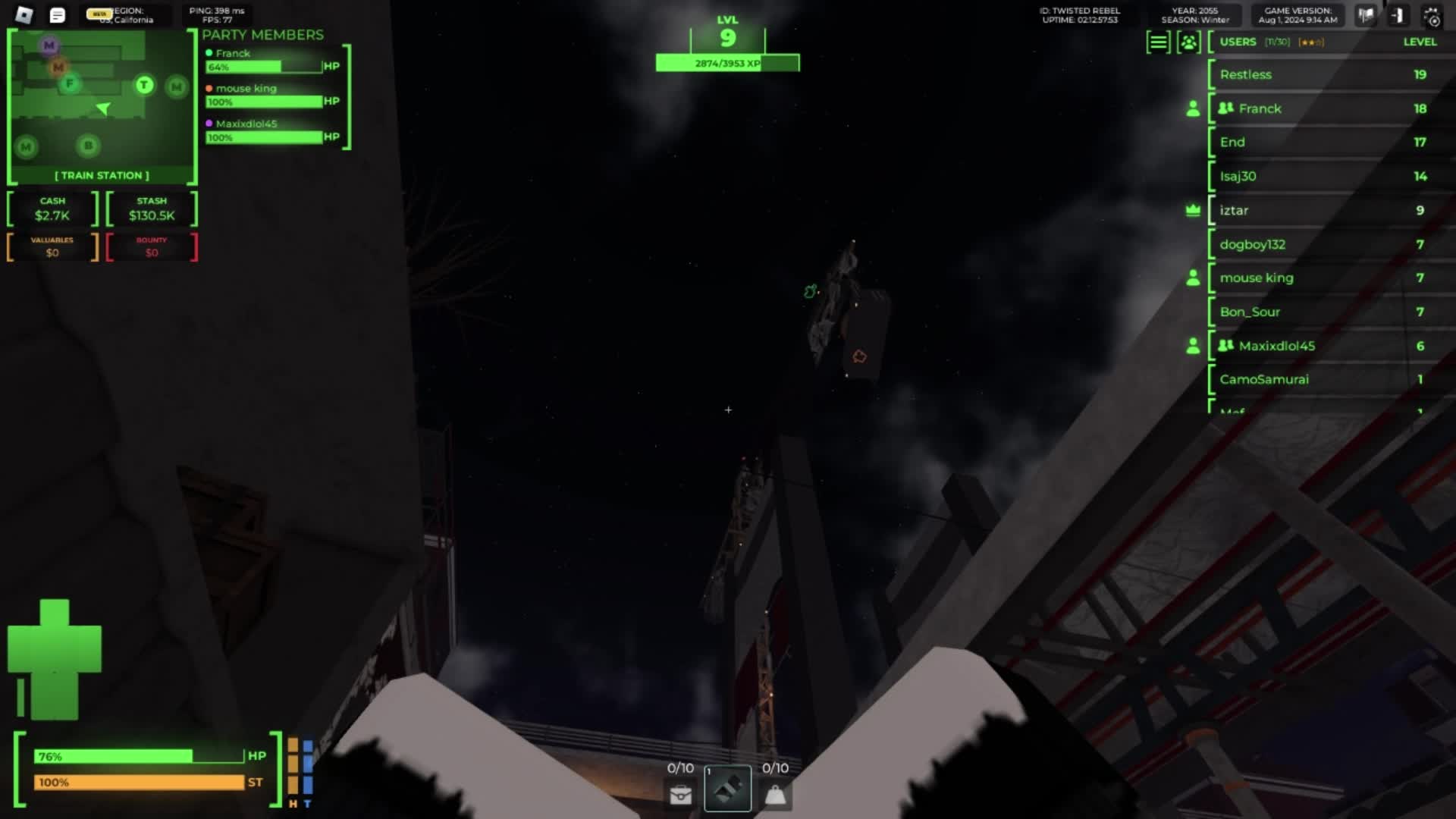This screenshot has width=1456, height=819.
Task: Expand the PARTY MEMBERS panel header
Action: 262,35
